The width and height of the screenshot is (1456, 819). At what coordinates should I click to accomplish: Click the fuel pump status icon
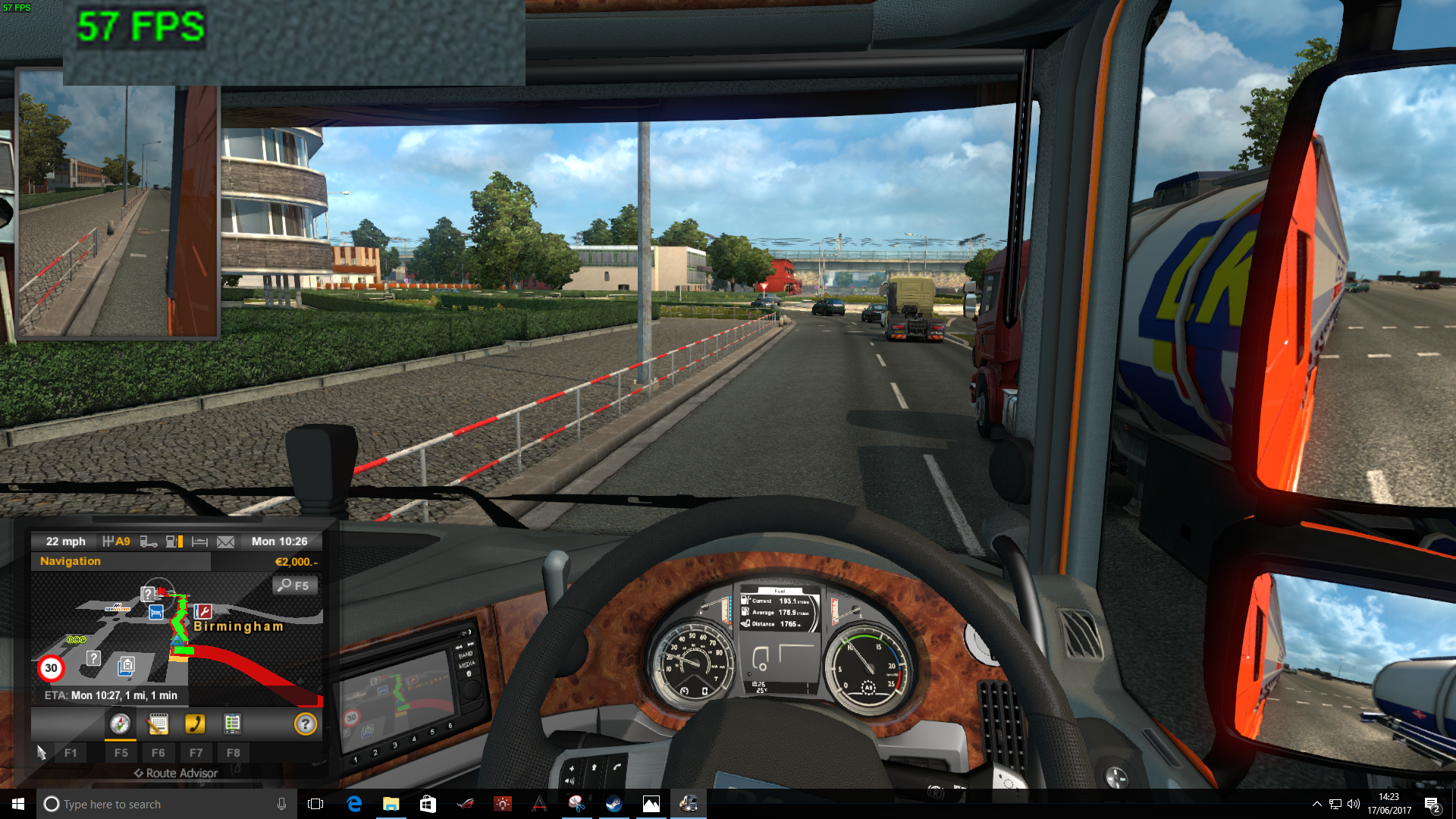(174, 541)
